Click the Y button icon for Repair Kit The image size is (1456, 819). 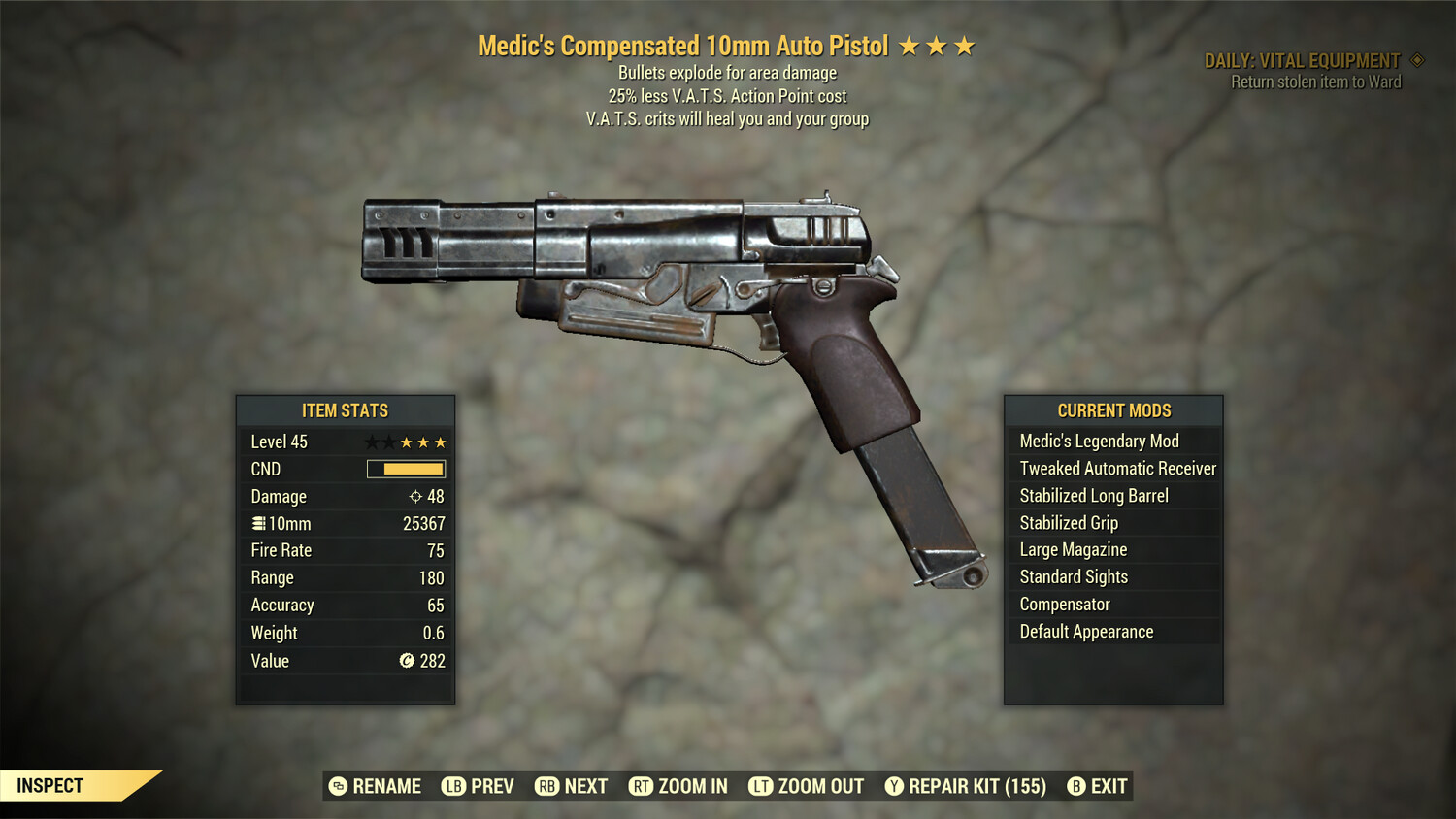(895, 786)
